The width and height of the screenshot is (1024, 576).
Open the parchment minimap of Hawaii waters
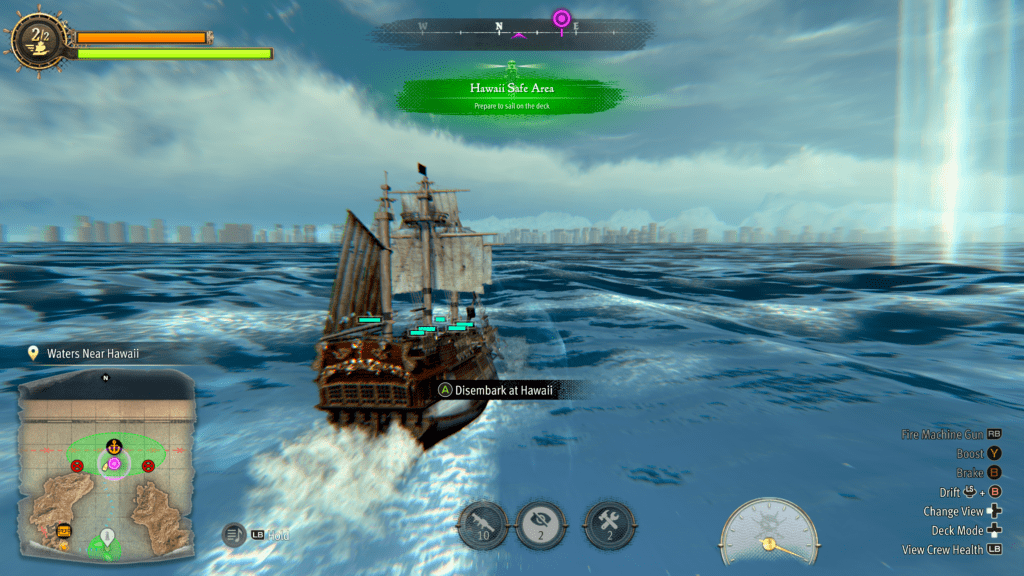click(106, 463)
